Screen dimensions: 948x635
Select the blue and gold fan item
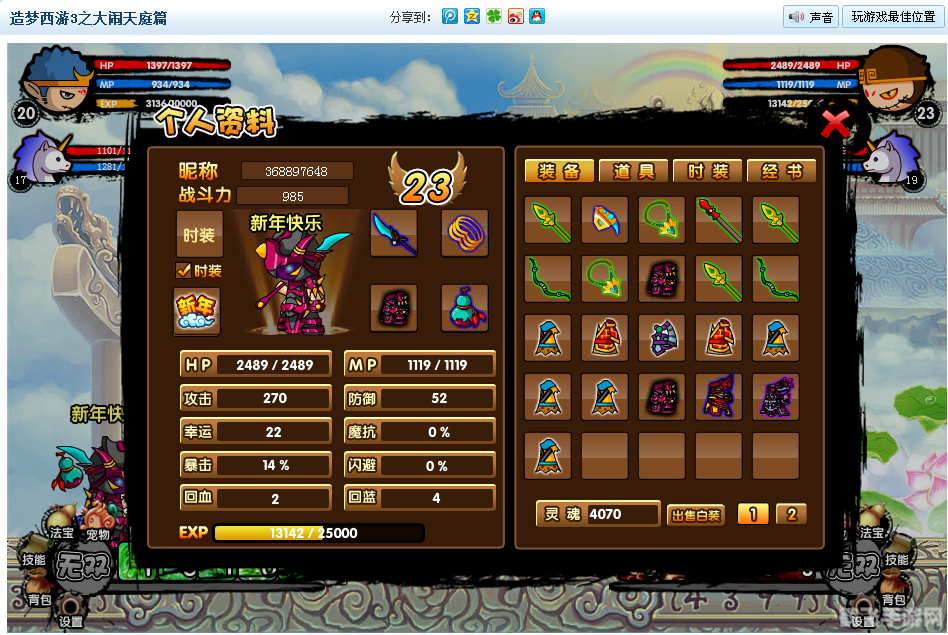tap(605, 220)
